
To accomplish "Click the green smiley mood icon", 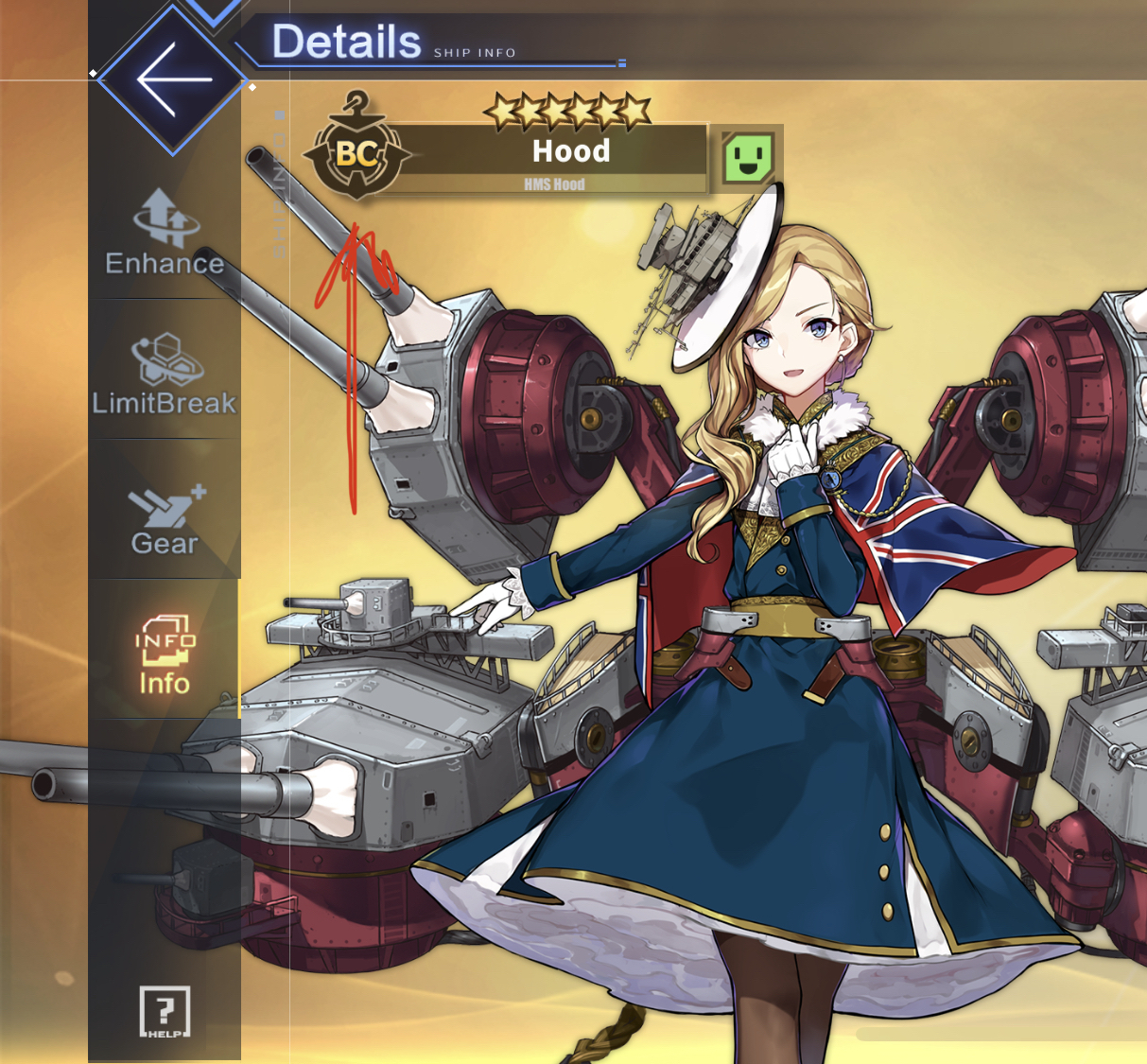I will coord(748,157).
